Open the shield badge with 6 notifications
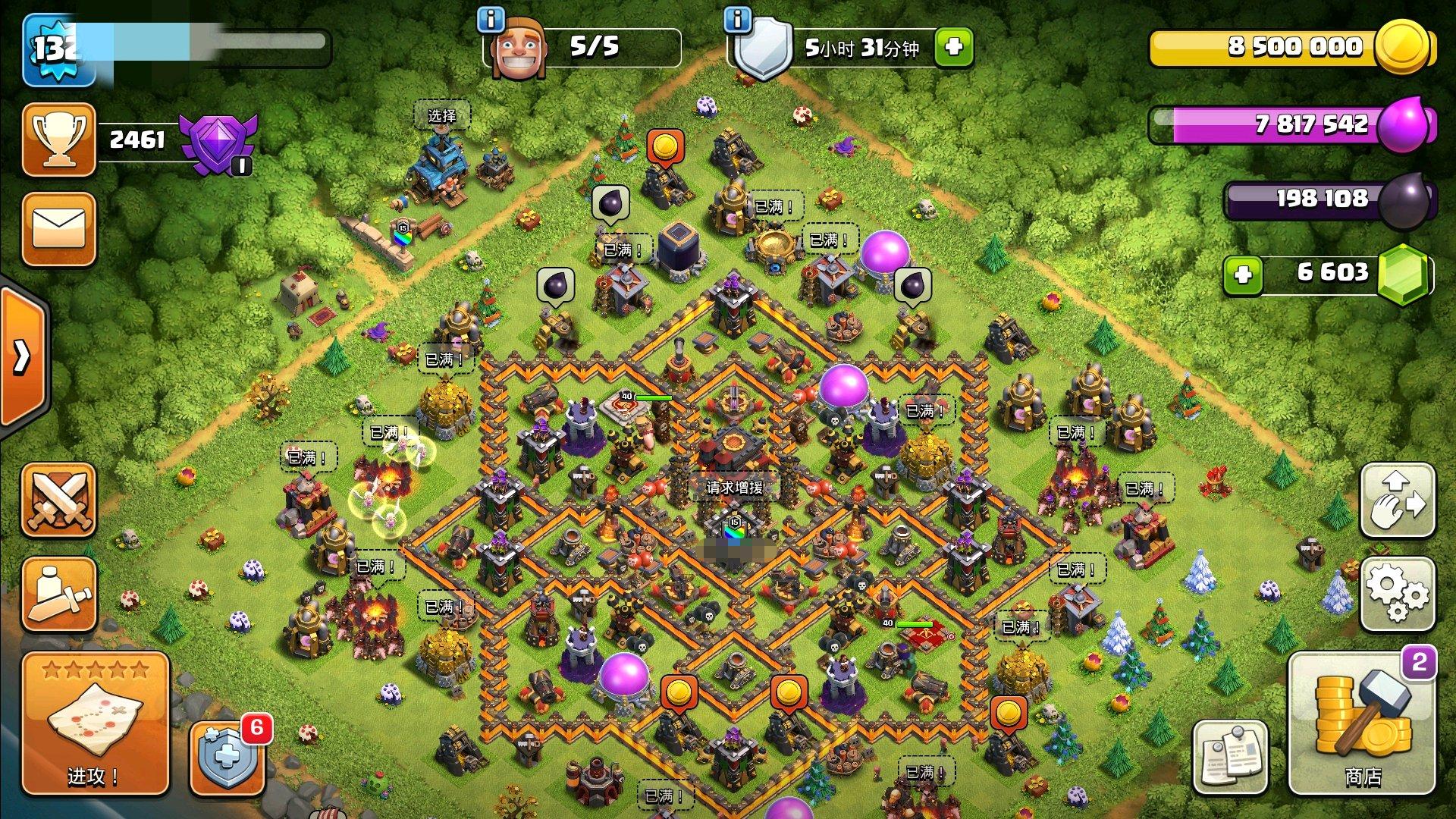Image resolution: width=1456 pixels, height=819 pixels. pyautogui.click(x=227, y=756)
